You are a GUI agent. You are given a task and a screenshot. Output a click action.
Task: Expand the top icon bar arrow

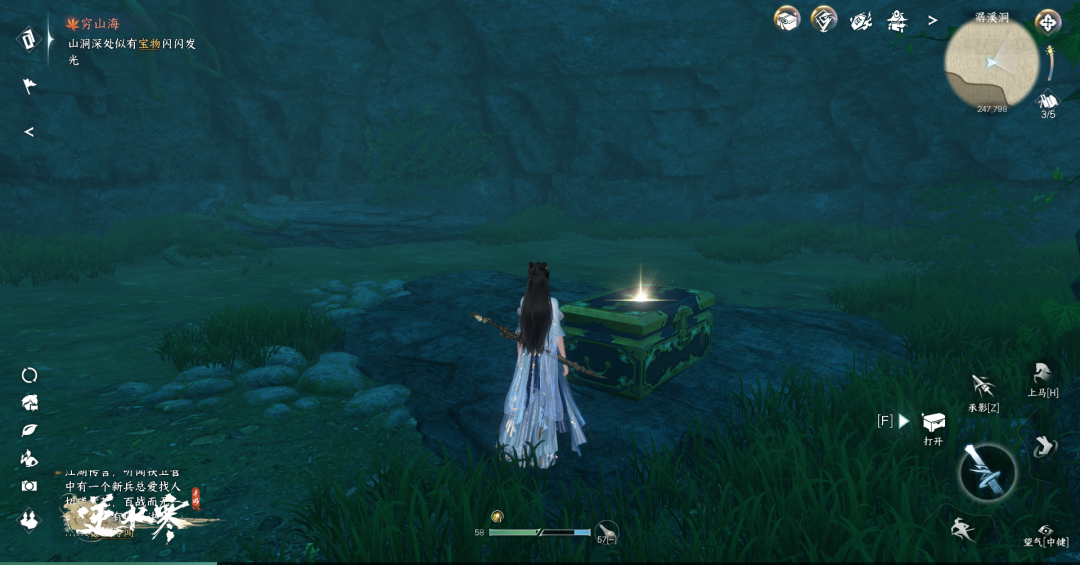click(932, 20)
